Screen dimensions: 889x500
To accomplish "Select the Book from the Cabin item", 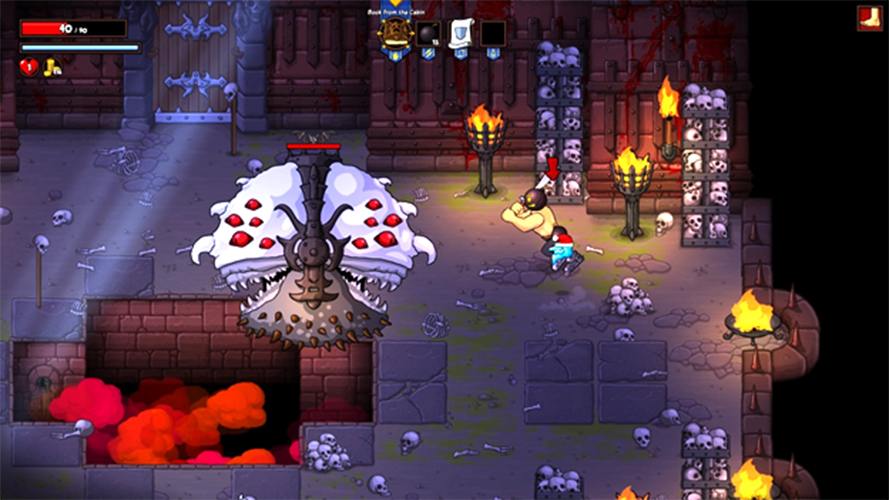I will coord(396,33).
